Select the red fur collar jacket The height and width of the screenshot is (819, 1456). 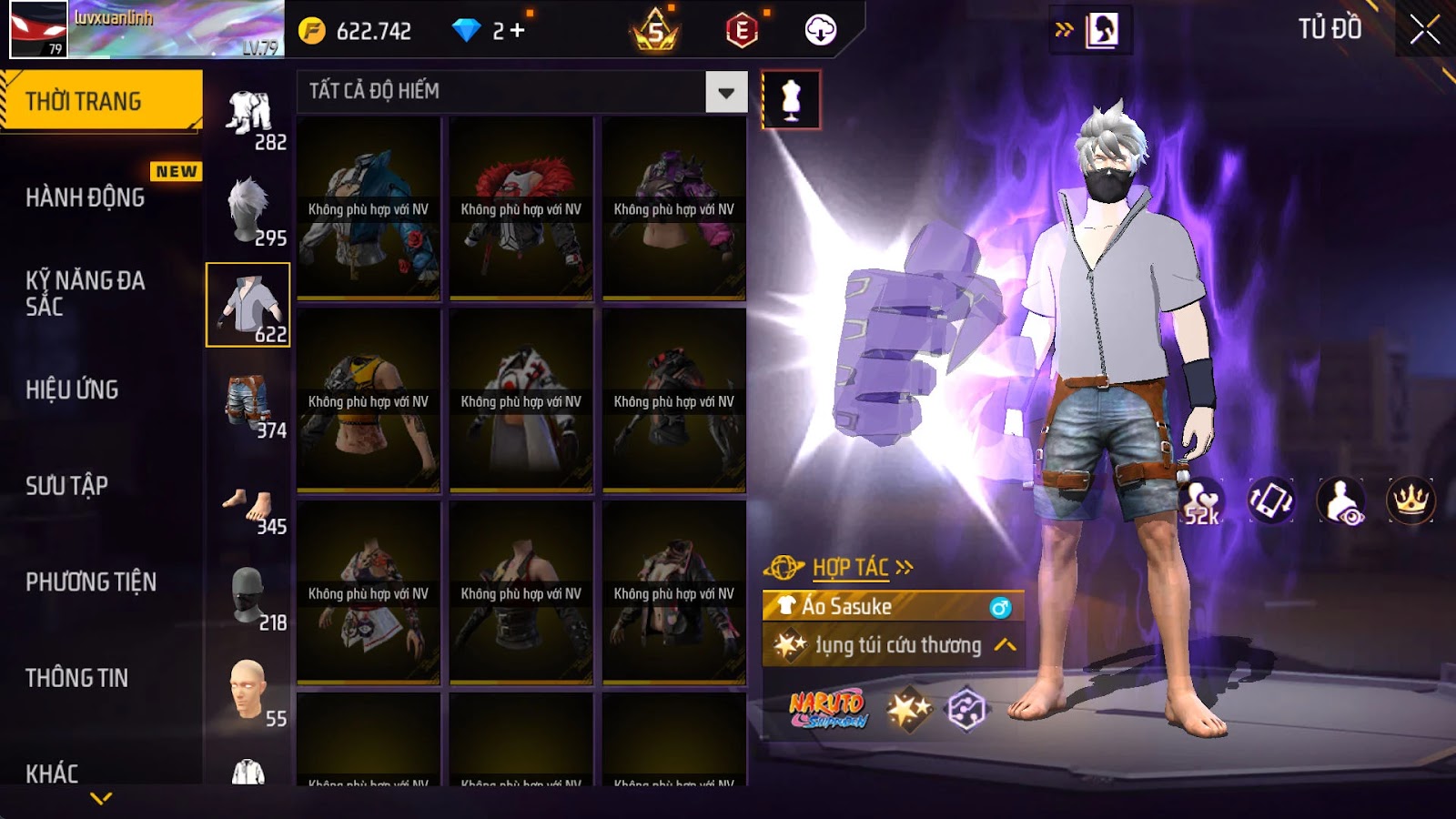click(521, 208)
